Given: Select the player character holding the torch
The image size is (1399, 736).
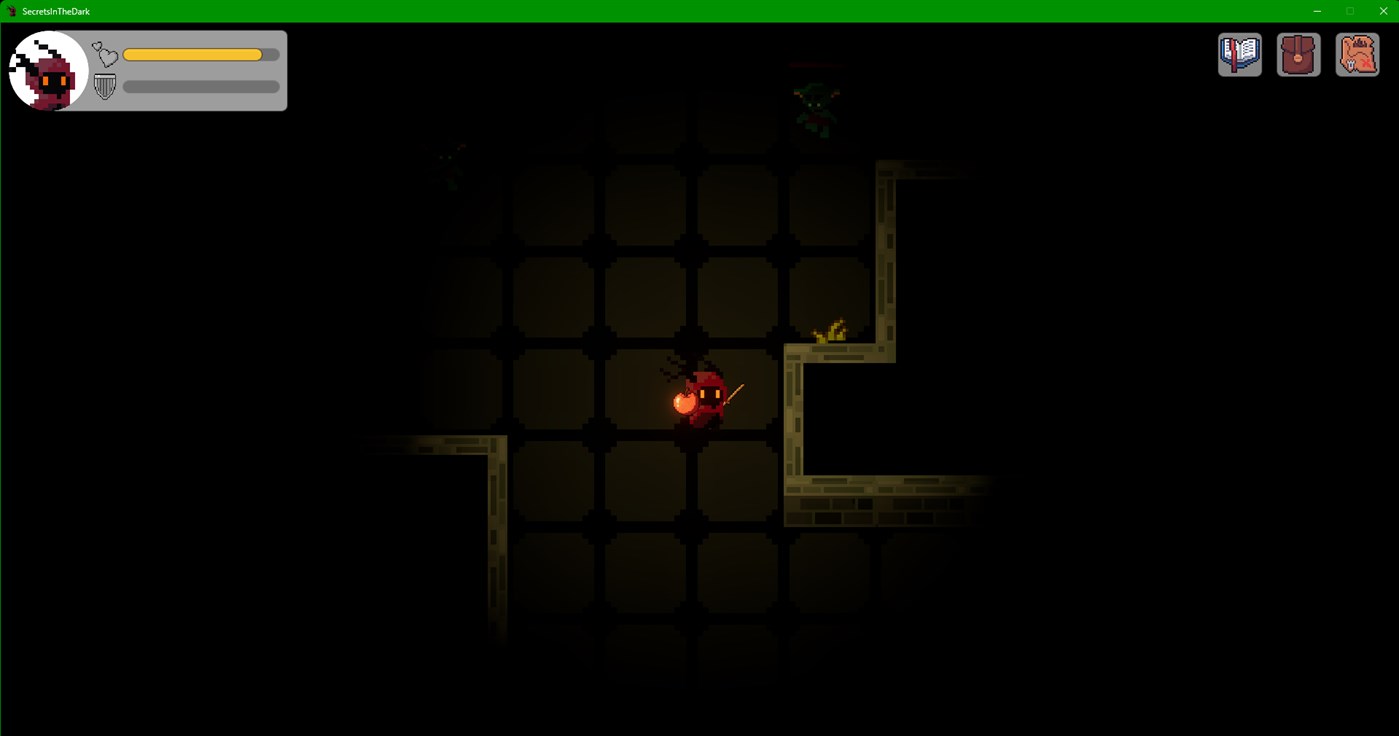Looking at the screenshot, I should click(708, 395).
